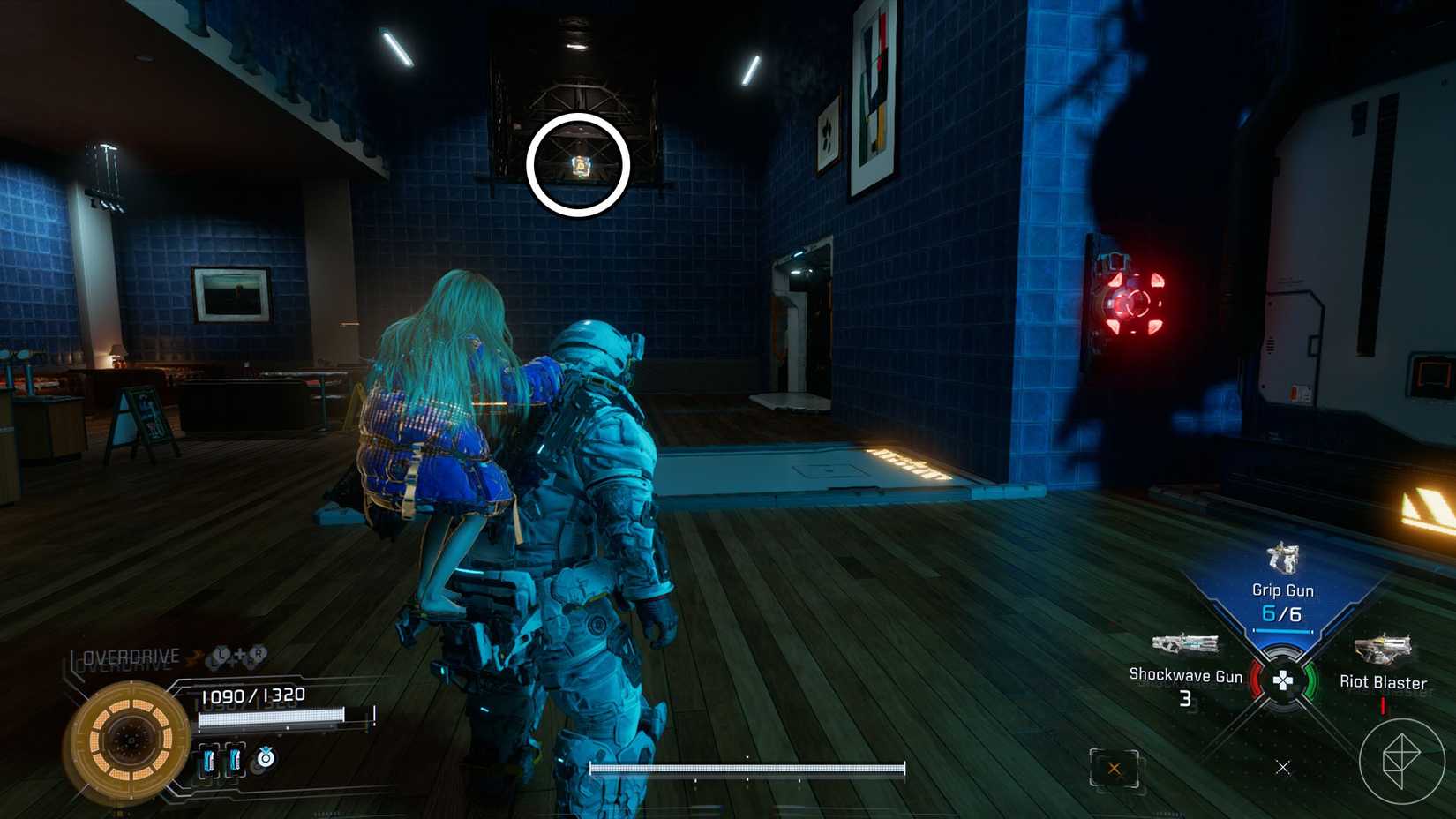
Task: Equip the Riot Blaster weapon
Action: point(1382,664)
